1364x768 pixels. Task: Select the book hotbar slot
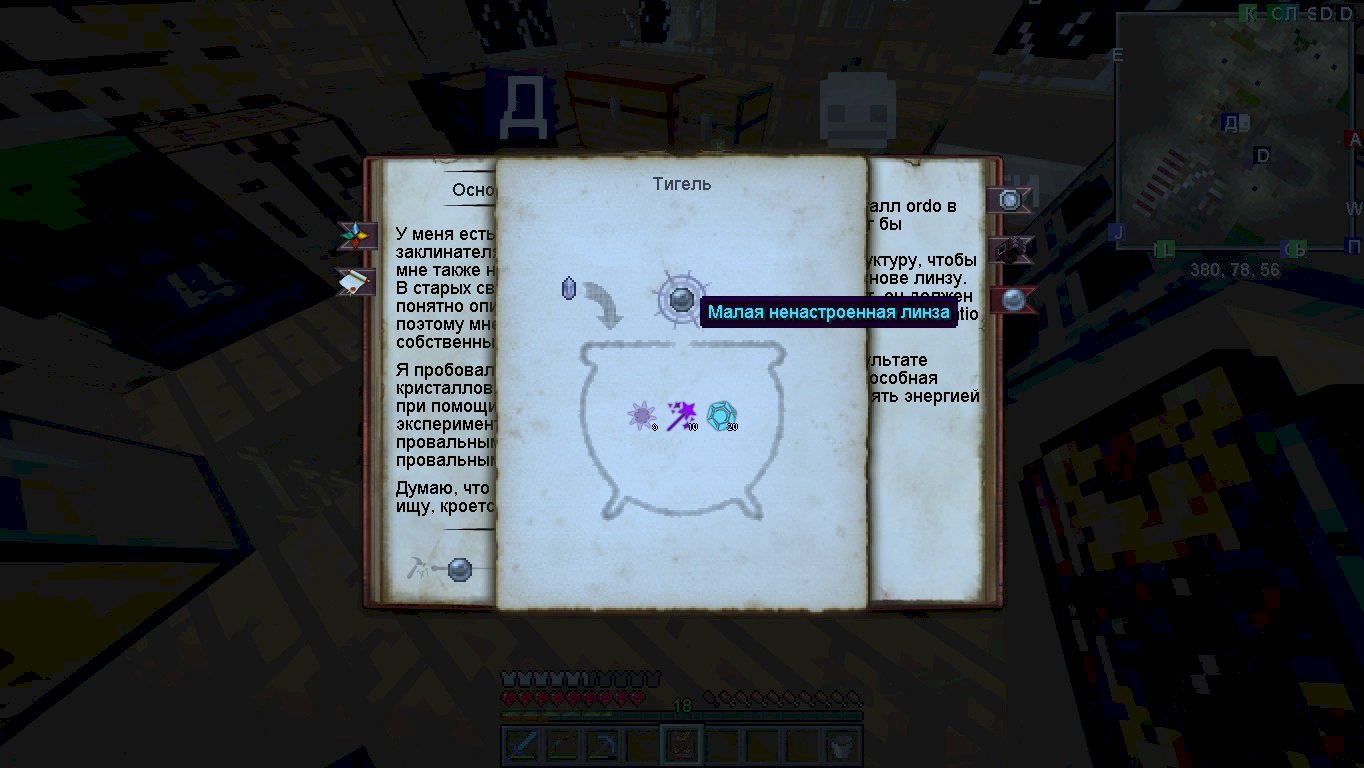(x=683, y=746)
